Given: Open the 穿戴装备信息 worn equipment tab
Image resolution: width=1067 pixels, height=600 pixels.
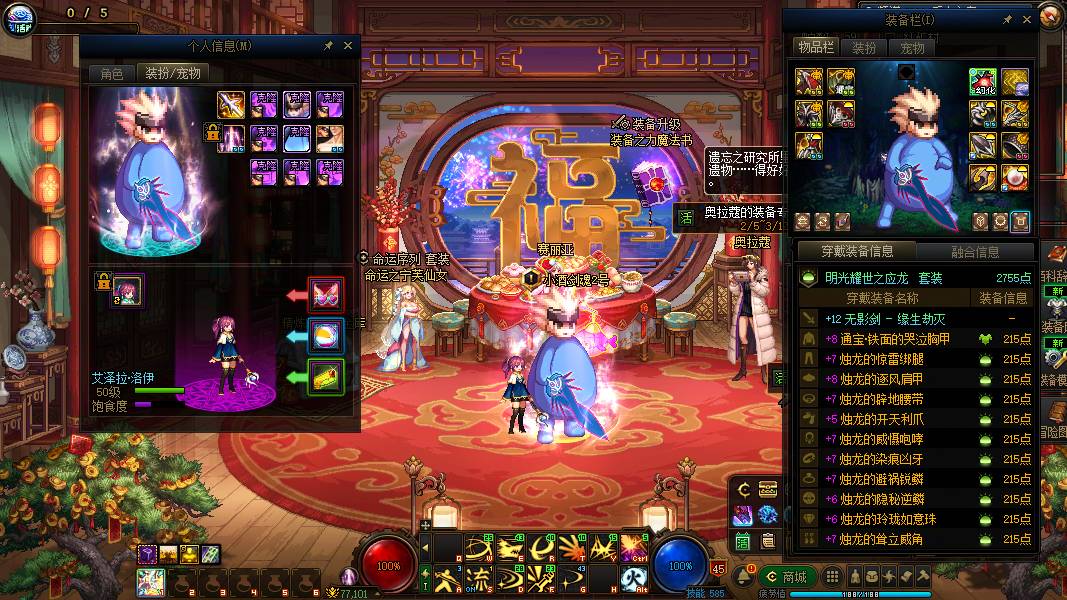Looking at the screenshot, I should pyautogui.click(x=856, y=251).
